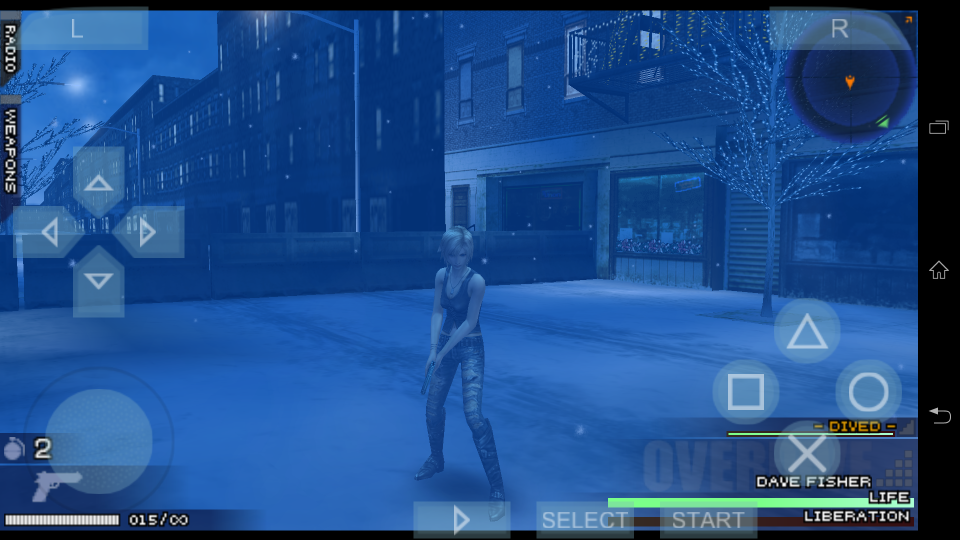Tap the R shoulder button
960x540 pixels.
tap(838, 29)
